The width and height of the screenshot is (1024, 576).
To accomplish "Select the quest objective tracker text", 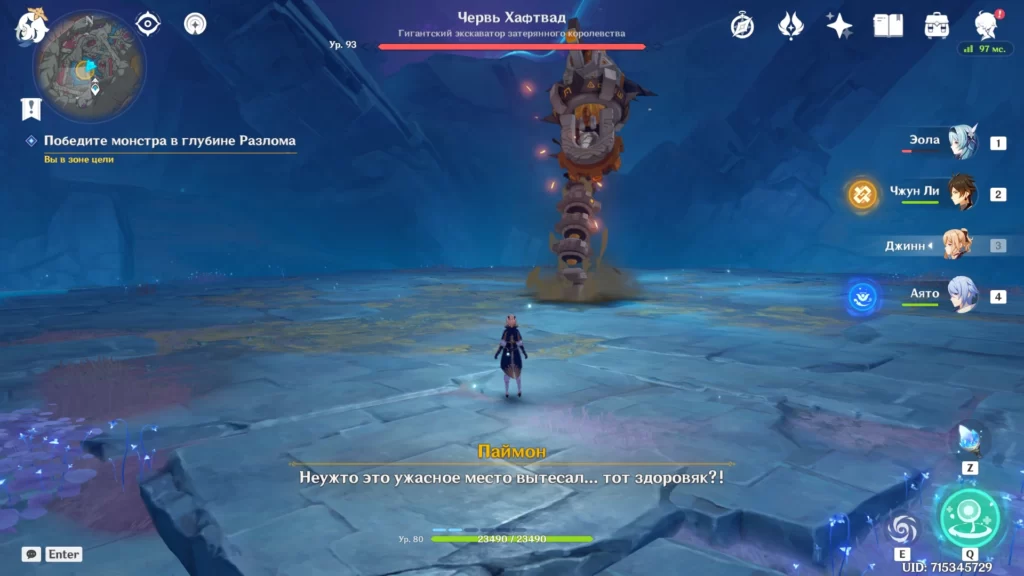I will [169, 141].
